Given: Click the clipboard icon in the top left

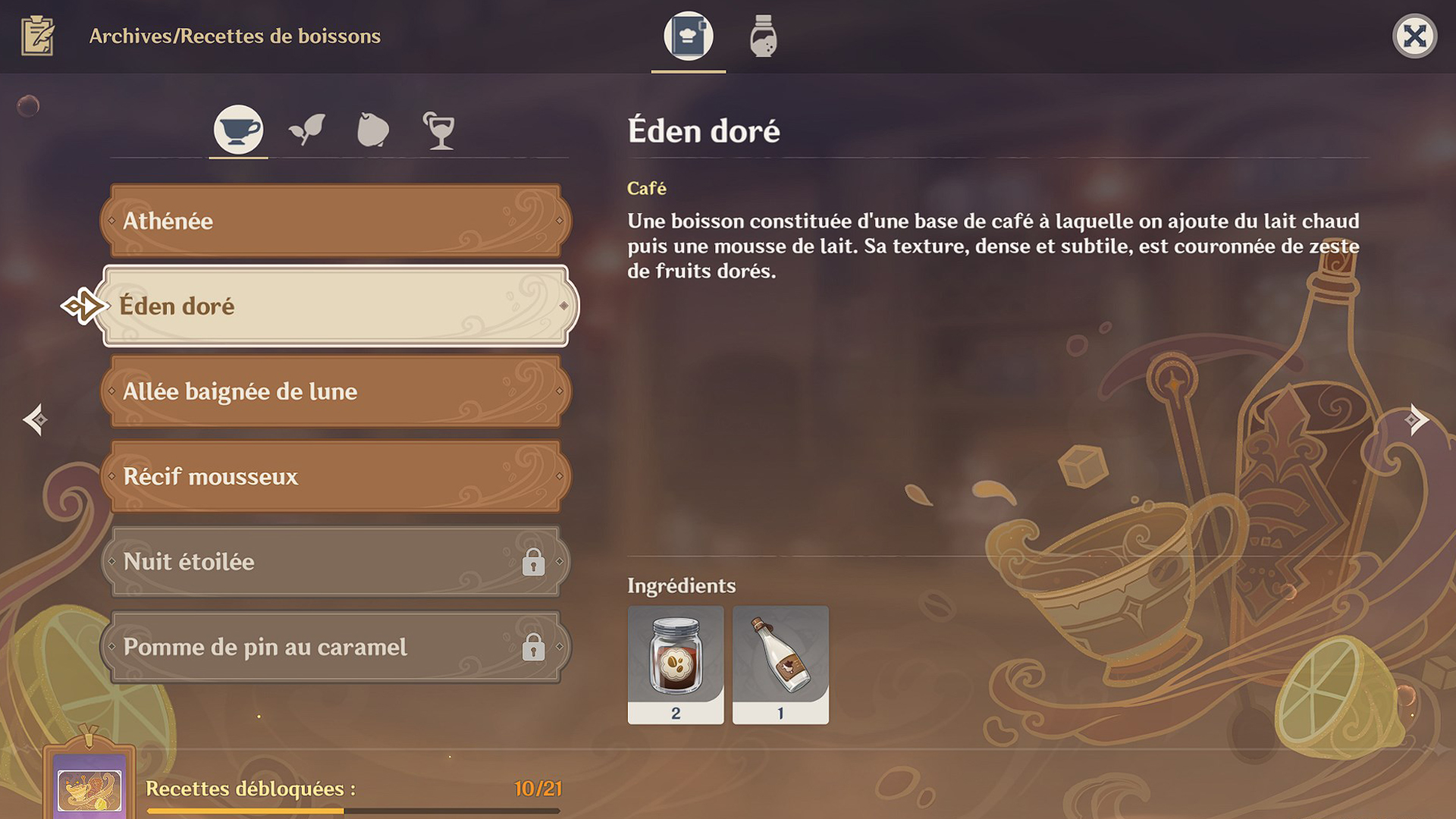Looking at the screenshot, I should tap(36, 34).
